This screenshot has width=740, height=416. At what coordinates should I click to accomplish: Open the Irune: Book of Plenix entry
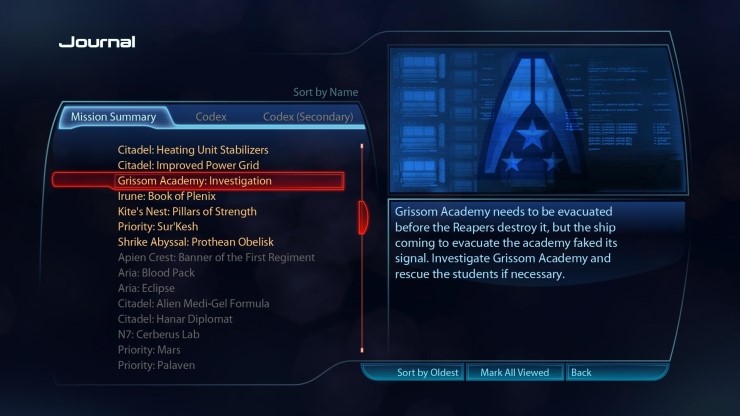(x=167, y=196)
